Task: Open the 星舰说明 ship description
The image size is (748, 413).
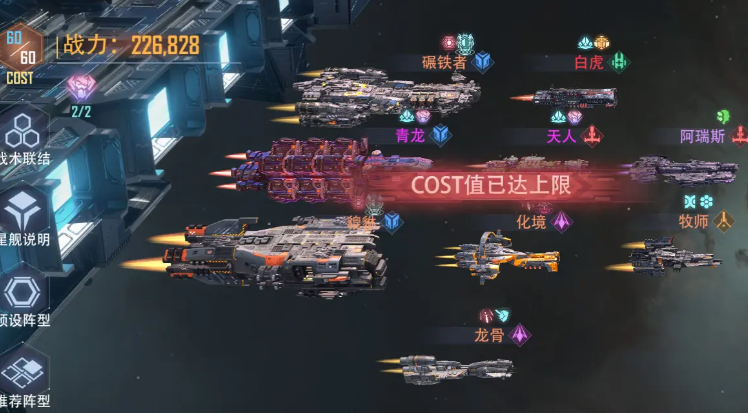Action: tap(22, 215)
